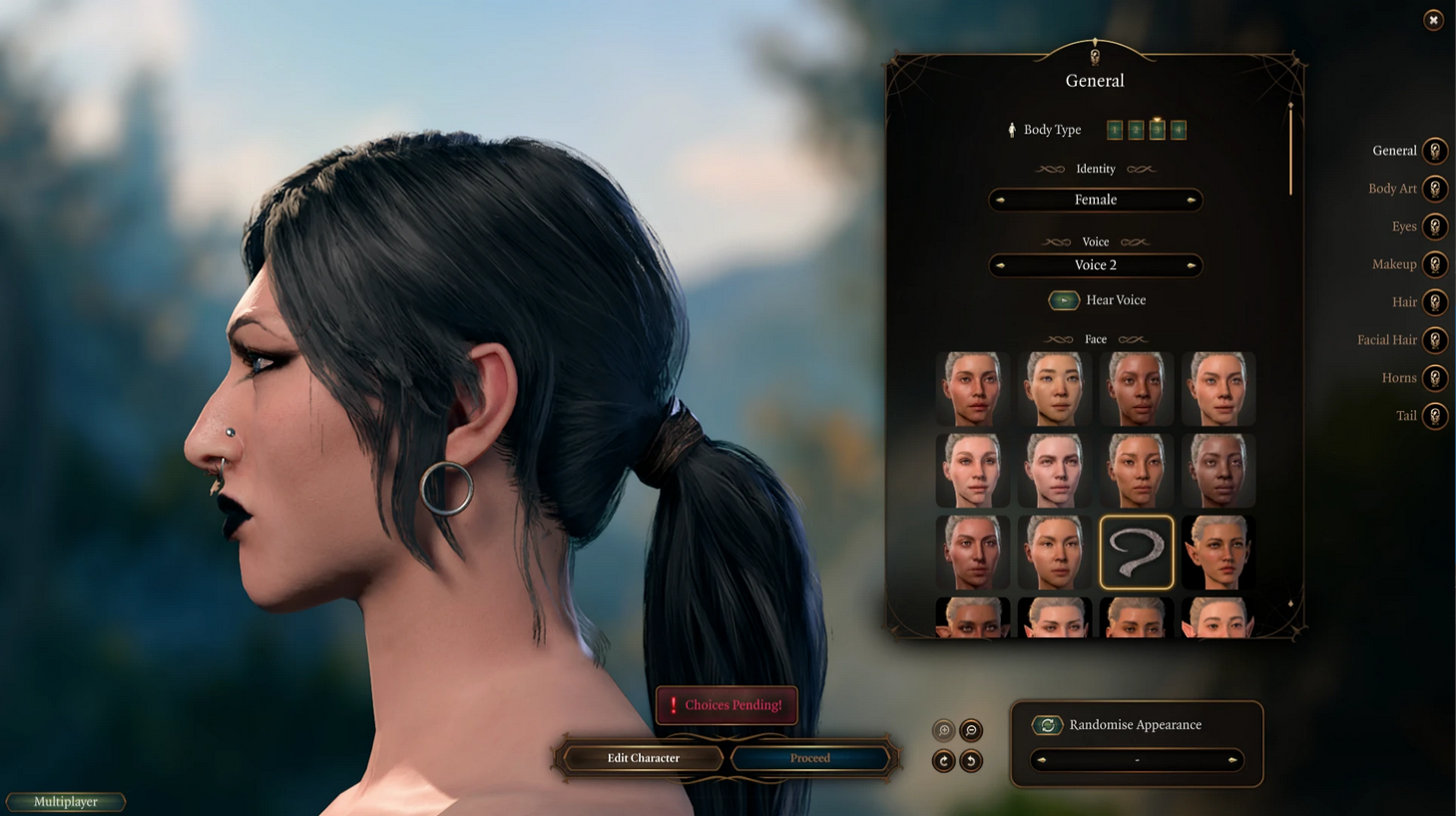Select the Horns customization category
The width and height of the screenshot is (1456, 816).
[x=1435, y=377]
